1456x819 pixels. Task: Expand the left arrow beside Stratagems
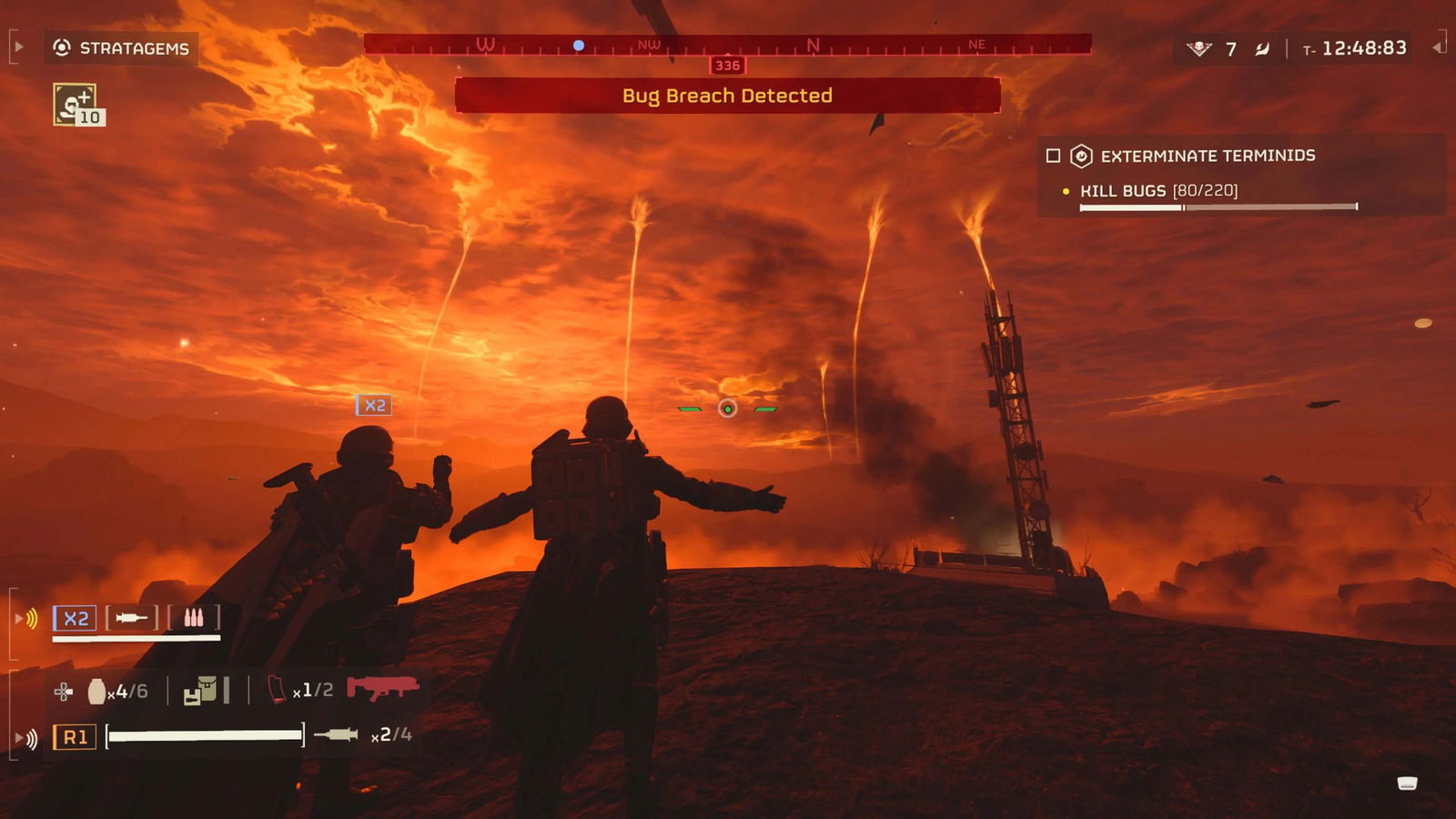(x=19, y=47)
